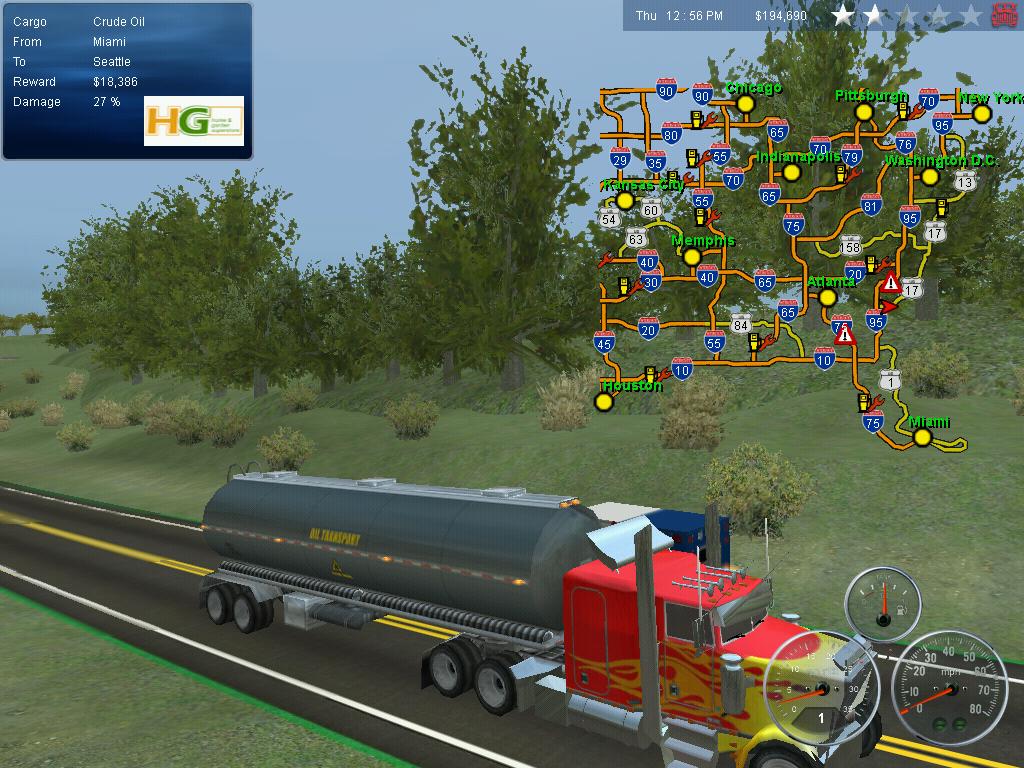Pick the Washington D.C. marker
This screenshot has width=1024, height=768.
coord(930,177)
